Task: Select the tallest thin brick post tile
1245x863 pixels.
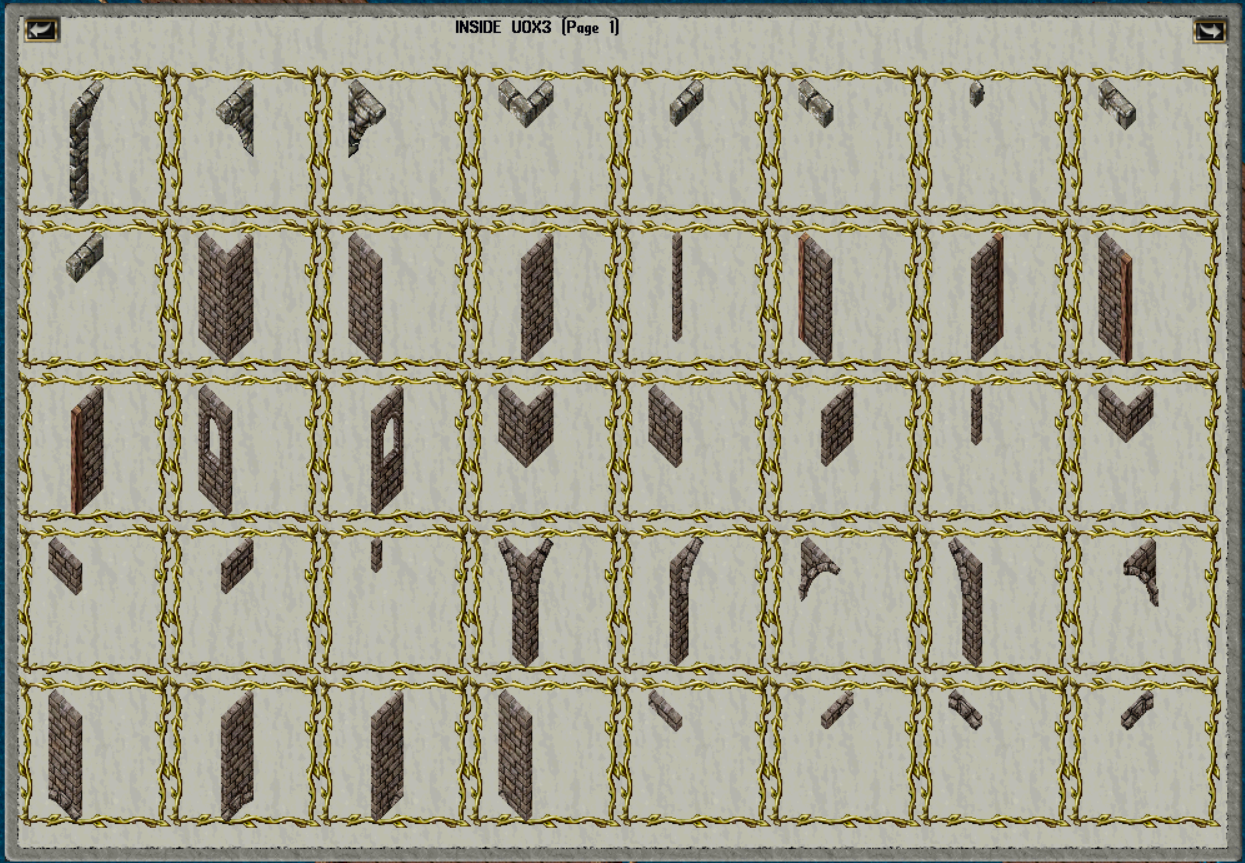Action: pyautogui.click(x=677, y=287)
